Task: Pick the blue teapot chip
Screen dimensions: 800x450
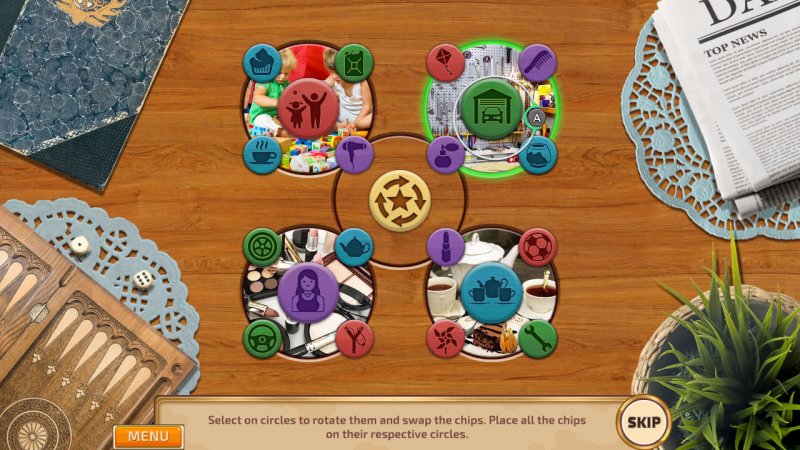Action: [354, 246]
